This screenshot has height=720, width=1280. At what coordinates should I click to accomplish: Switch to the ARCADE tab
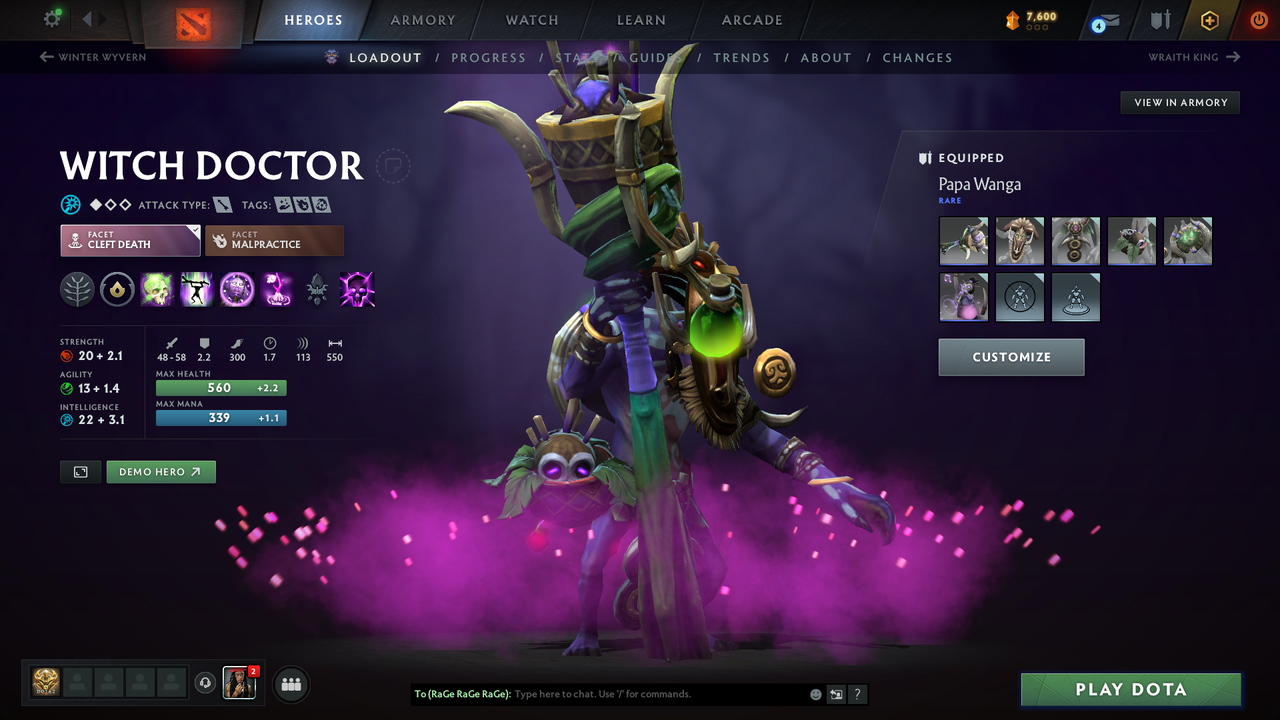point(751,19)
